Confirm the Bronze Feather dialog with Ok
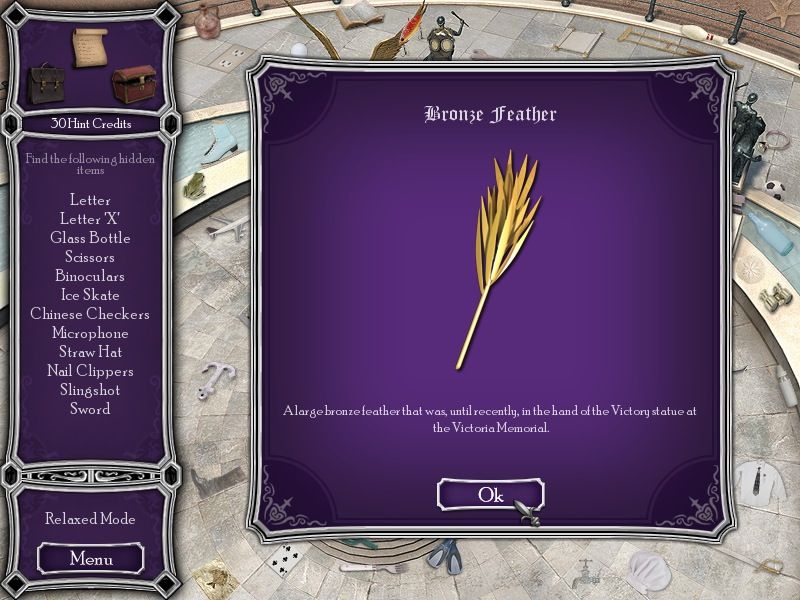The image size is (800, 600). (490, 494)
